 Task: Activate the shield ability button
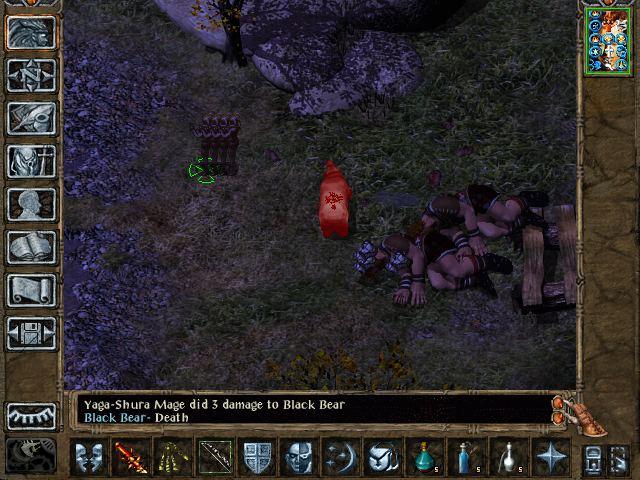tap(258, 458)
